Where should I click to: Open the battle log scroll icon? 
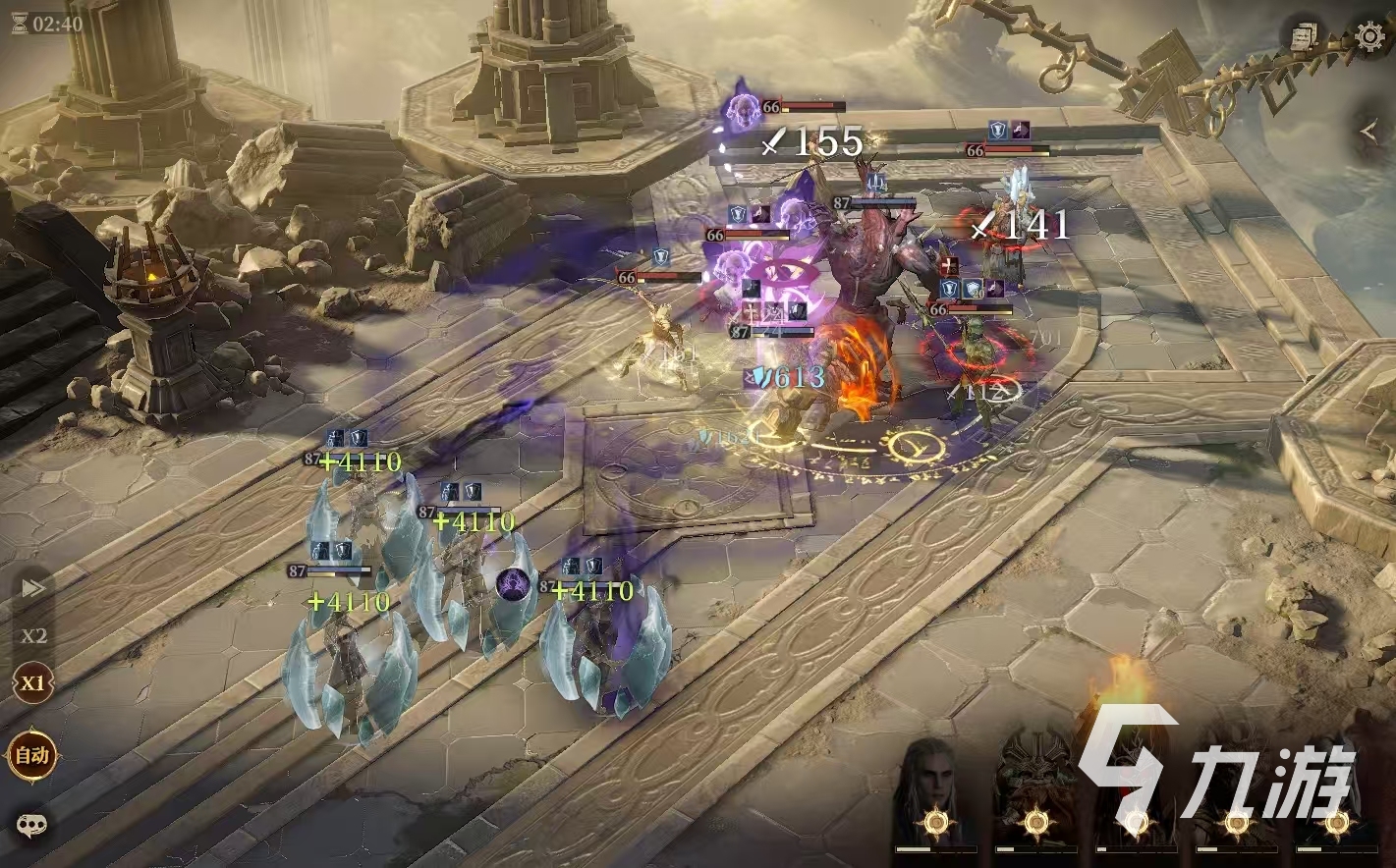click(1305, 36)
